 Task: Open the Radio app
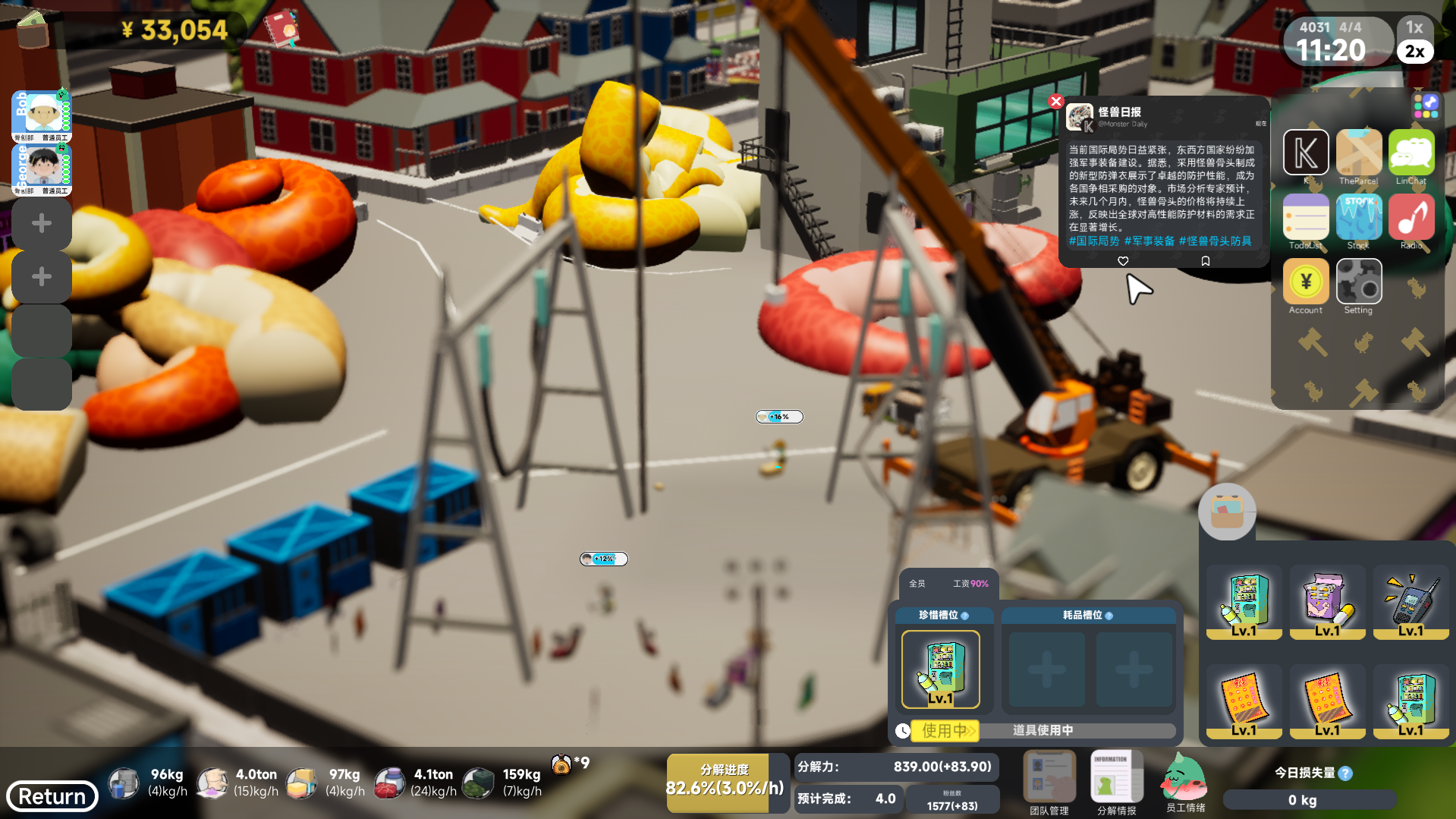pyautogui.click(x=1411, y=217)
